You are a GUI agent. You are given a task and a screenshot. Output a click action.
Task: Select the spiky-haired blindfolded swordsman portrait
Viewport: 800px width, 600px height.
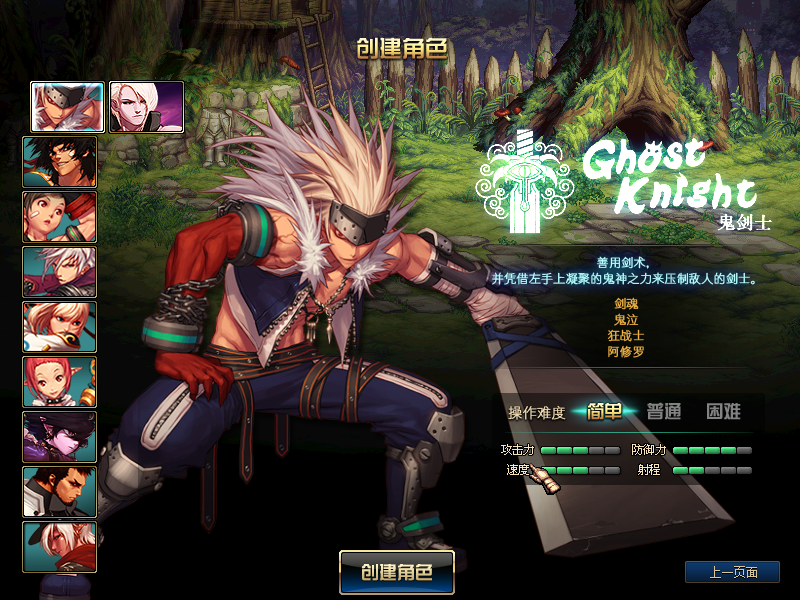(x=68, y=107)
